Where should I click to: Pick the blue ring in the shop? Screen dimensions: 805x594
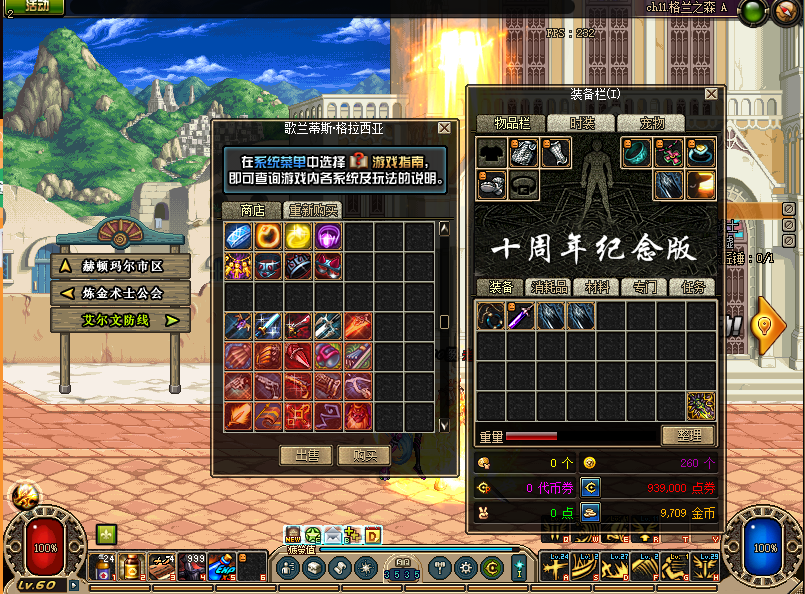click(x=238, y=237)
